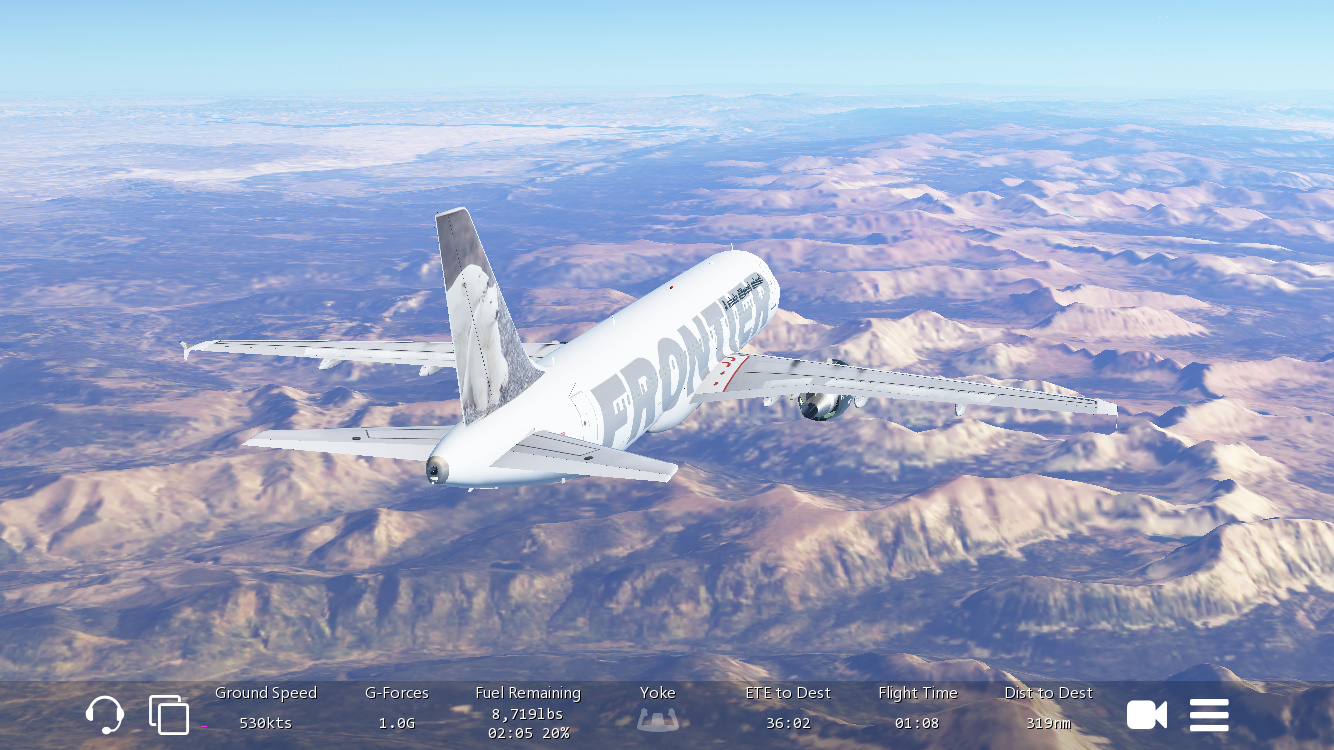
Task: Open the camera view options
Action: point(1146,714)
